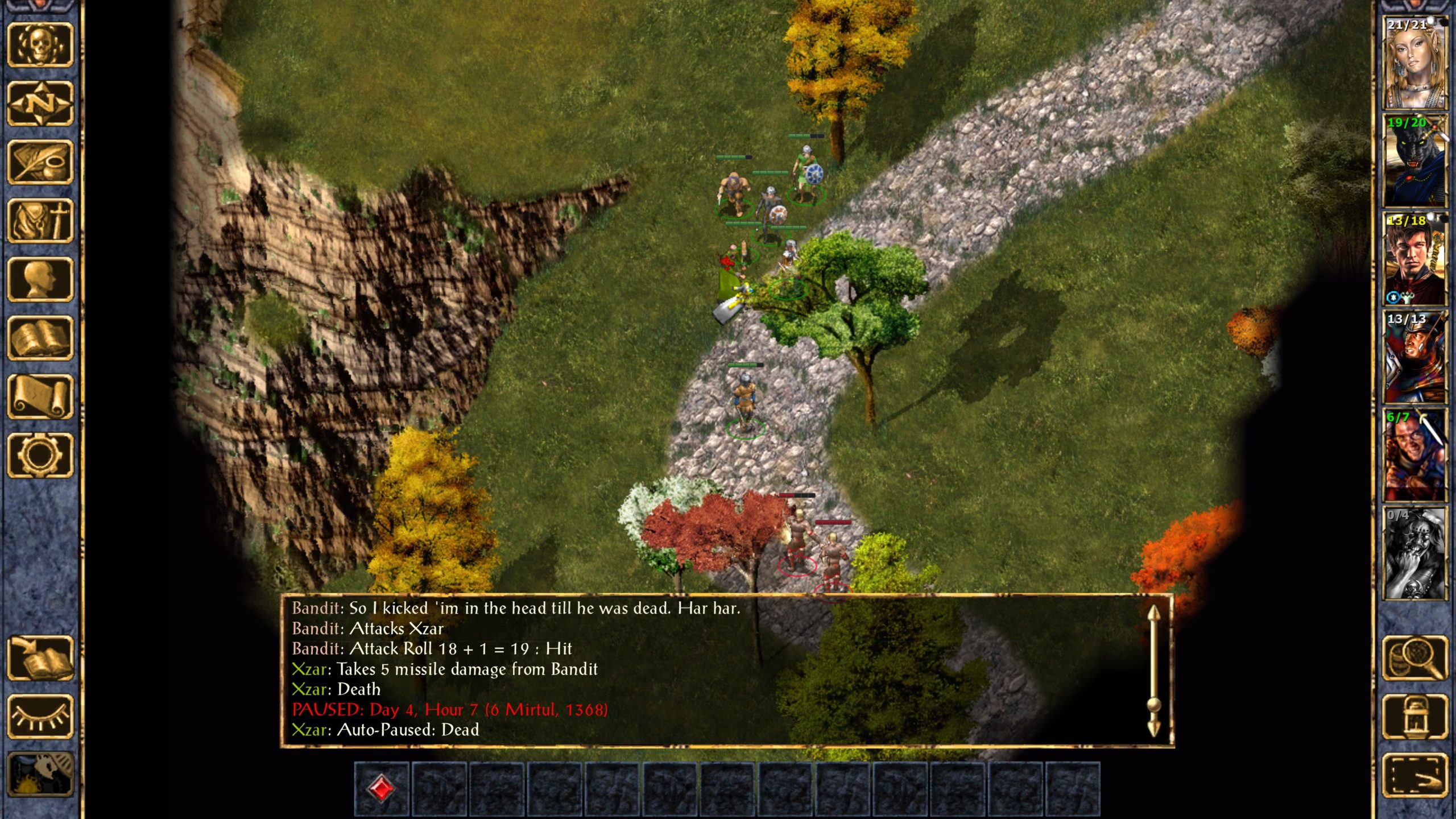Open the priest scroll icon
This screenshot has width=1456, height=819.
(x=40, y=396)
